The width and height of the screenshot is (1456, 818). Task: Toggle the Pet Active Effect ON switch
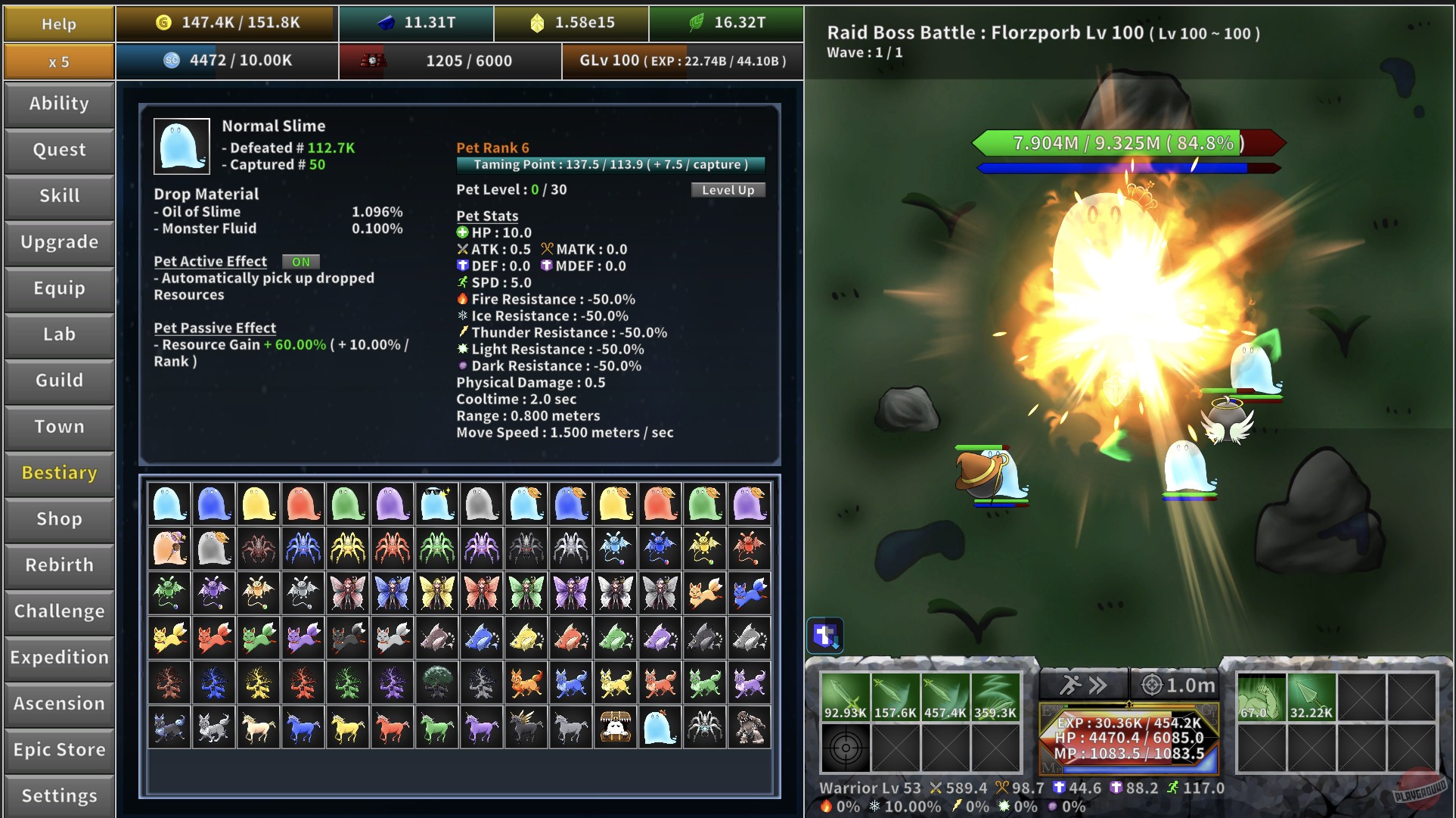coord(300,262)
